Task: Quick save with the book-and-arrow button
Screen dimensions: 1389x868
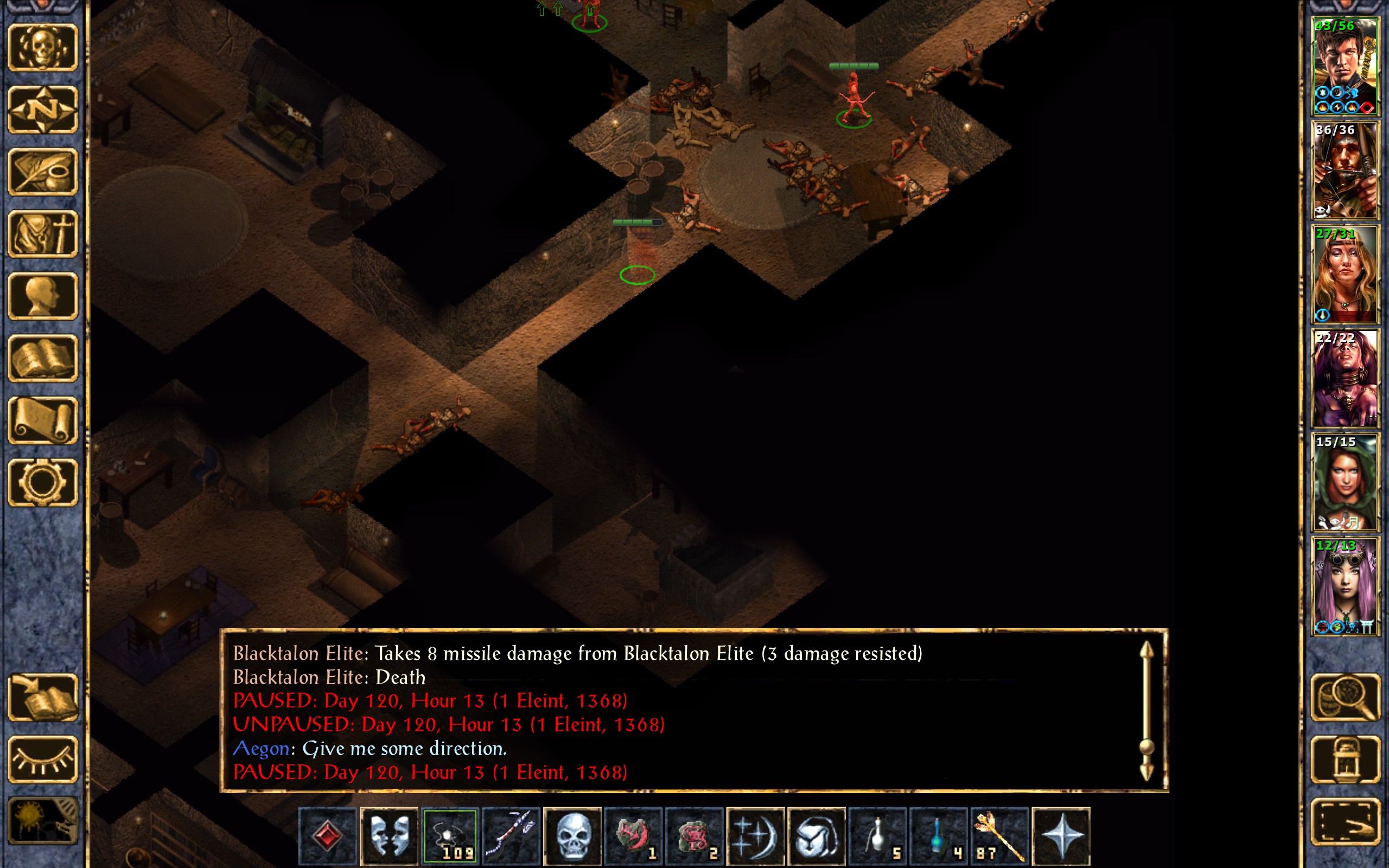Action: [x=43, y=697]
